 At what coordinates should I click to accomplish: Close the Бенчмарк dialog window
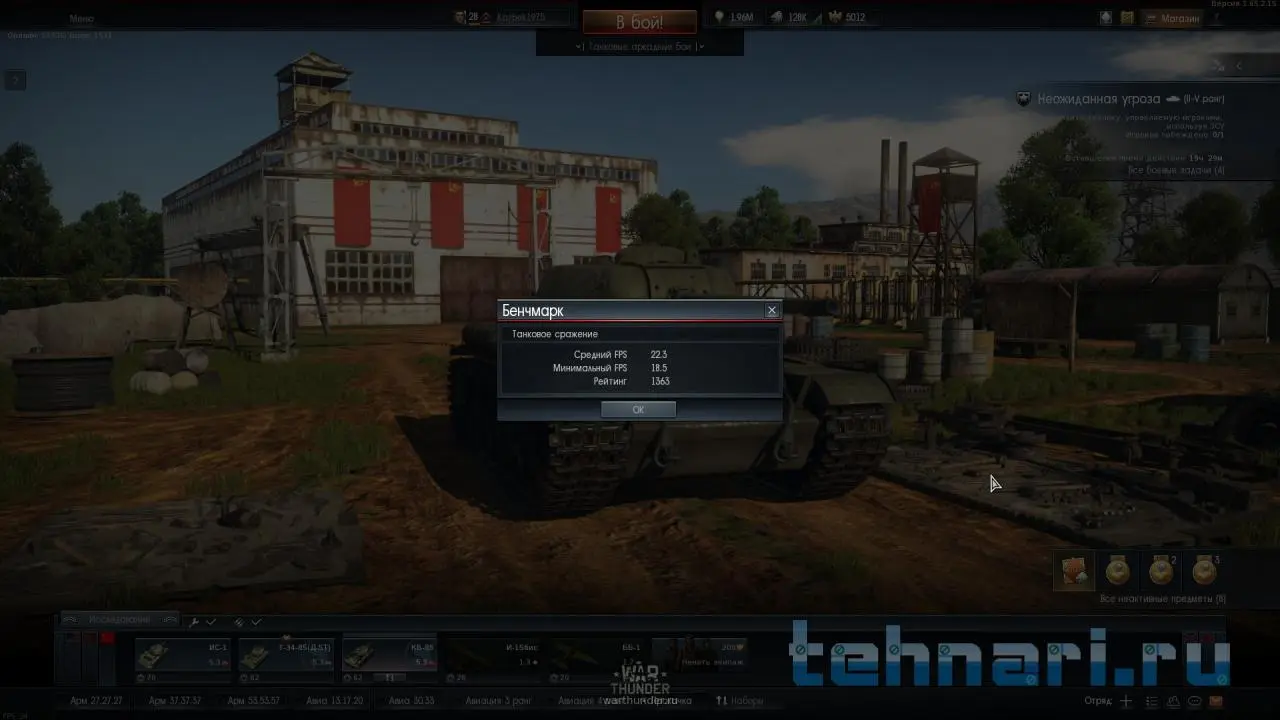click(771, 311)
